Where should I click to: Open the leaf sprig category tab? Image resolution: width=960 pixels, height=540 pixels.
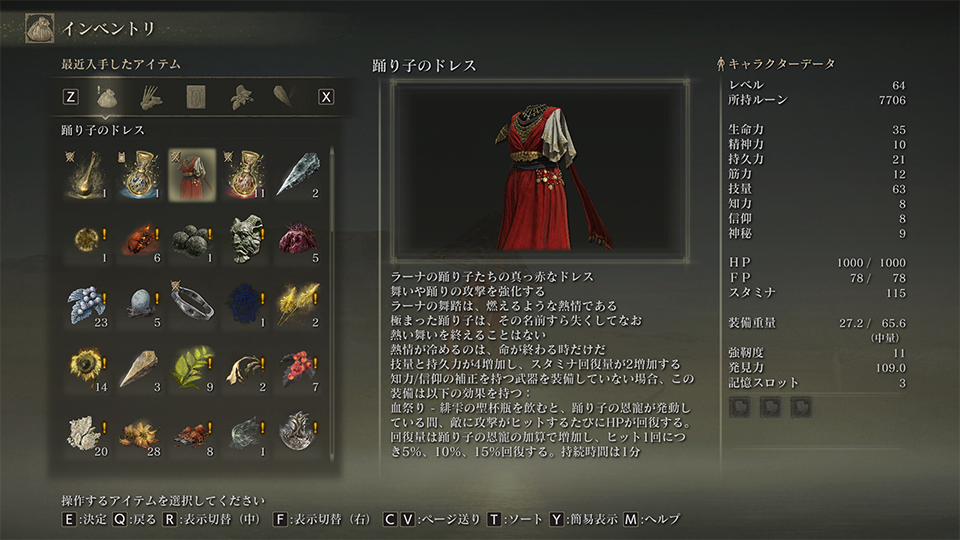239,97
